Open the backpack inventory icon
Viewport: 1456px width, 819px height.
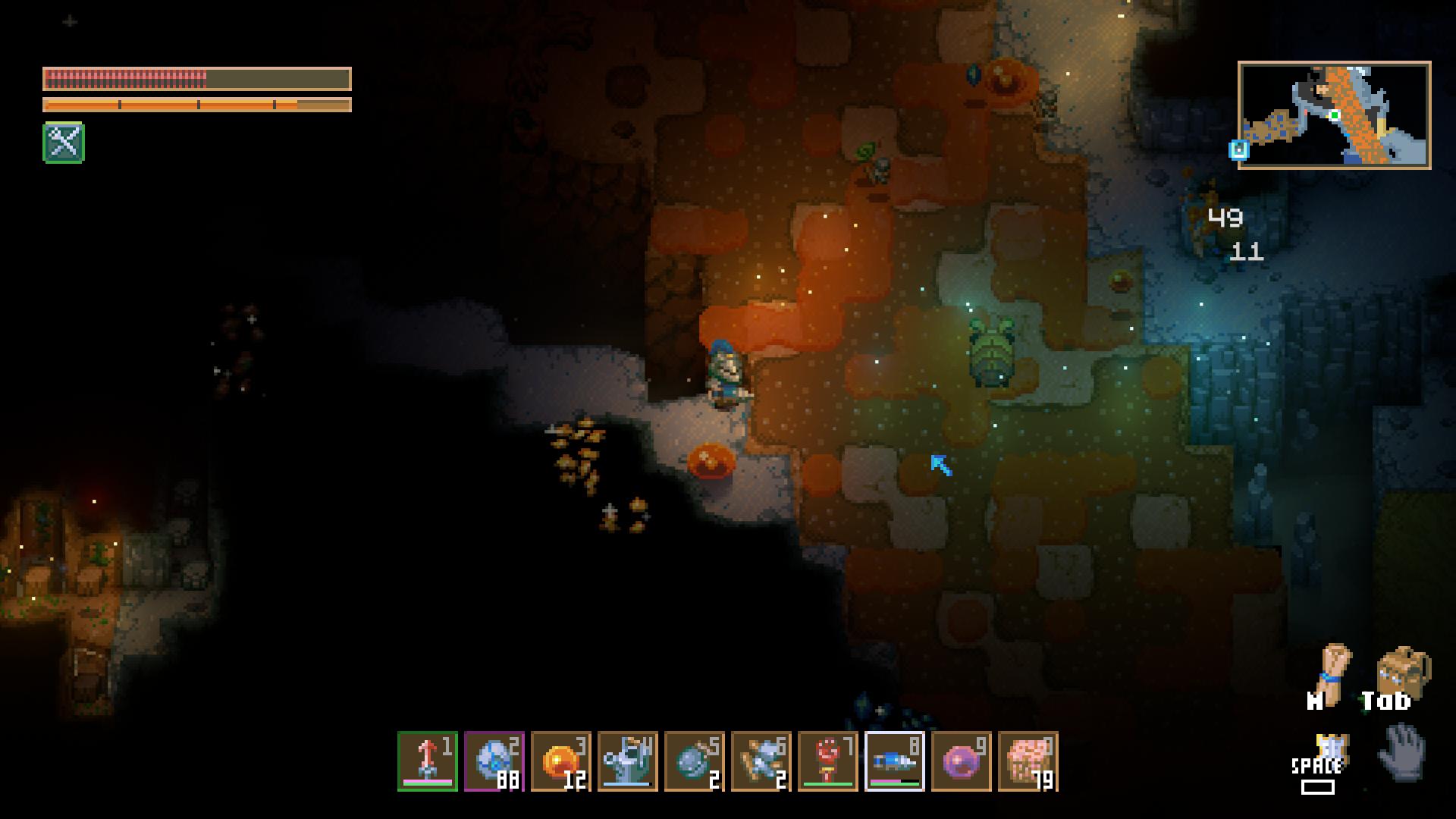(x=1403, y=671)
